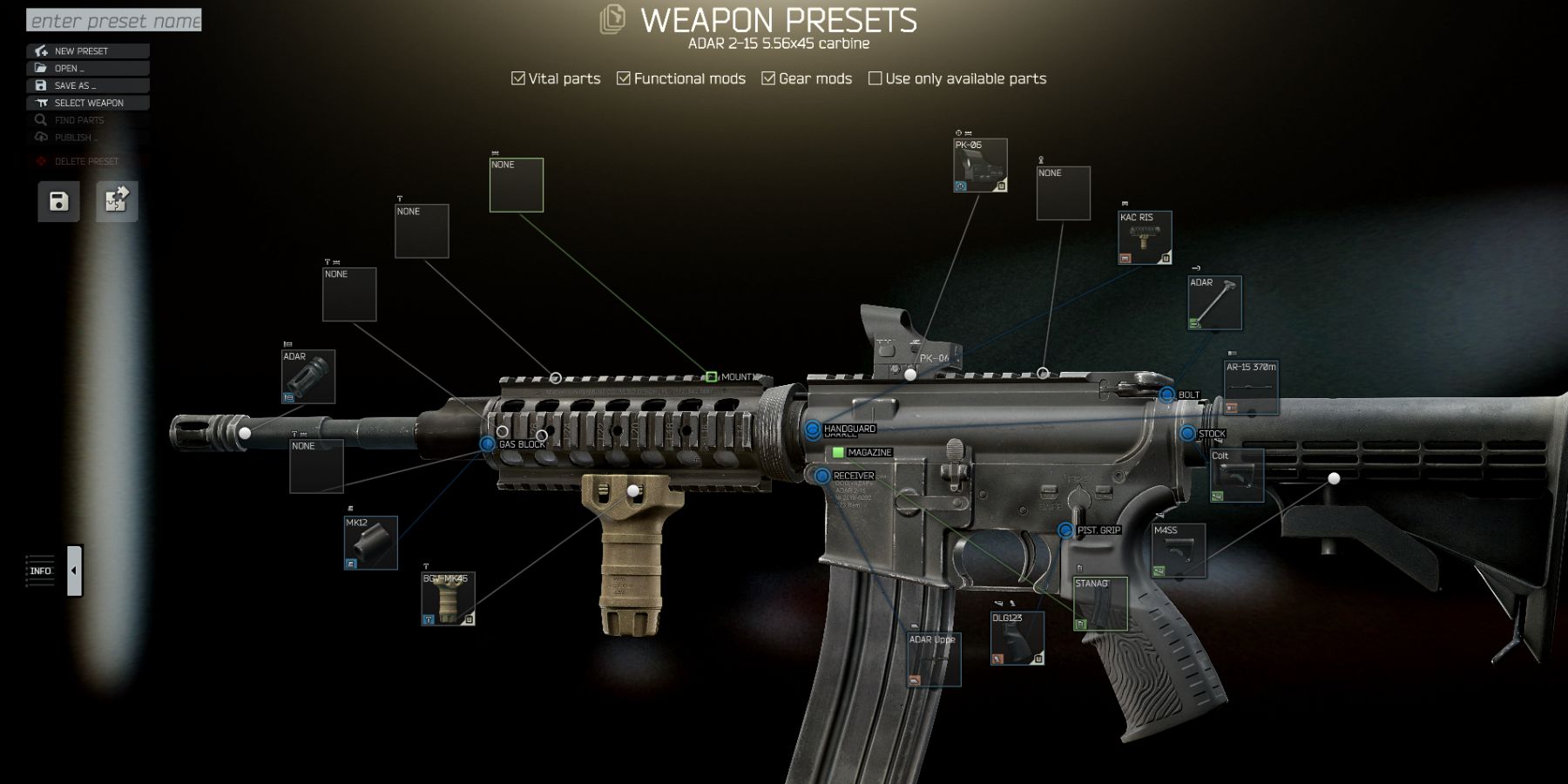1568x784 pixels.
Task: Uncheck the Vital parts checkbox
Action: pos(517,78)
